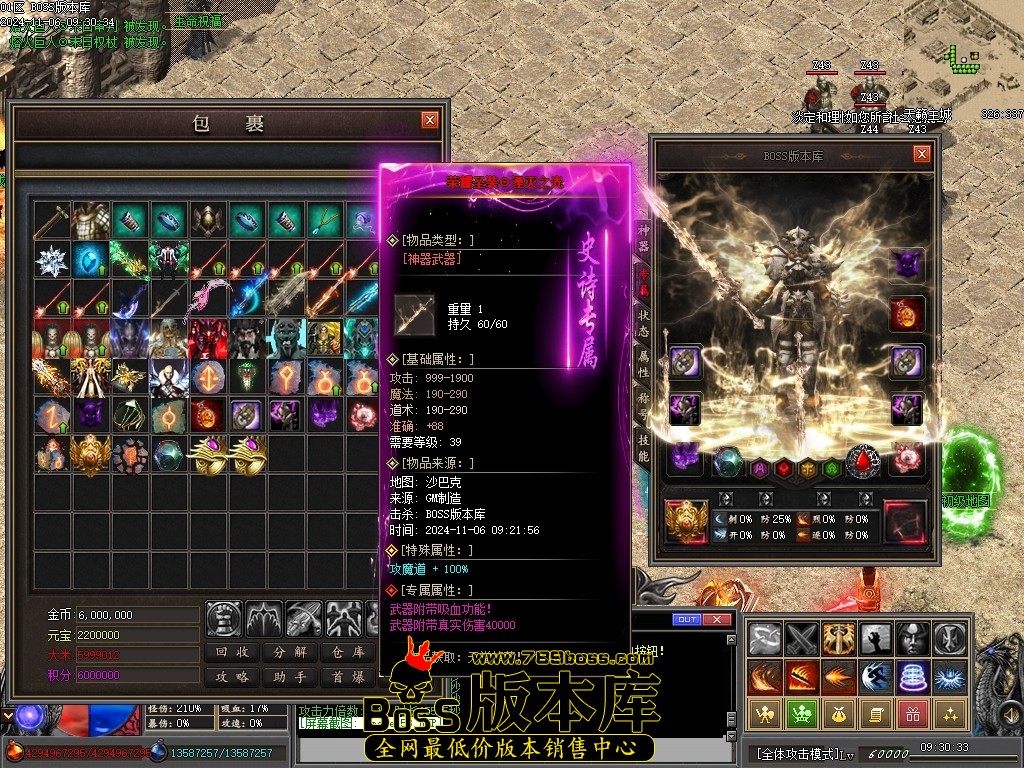Show the 攻略 guide

234,677
